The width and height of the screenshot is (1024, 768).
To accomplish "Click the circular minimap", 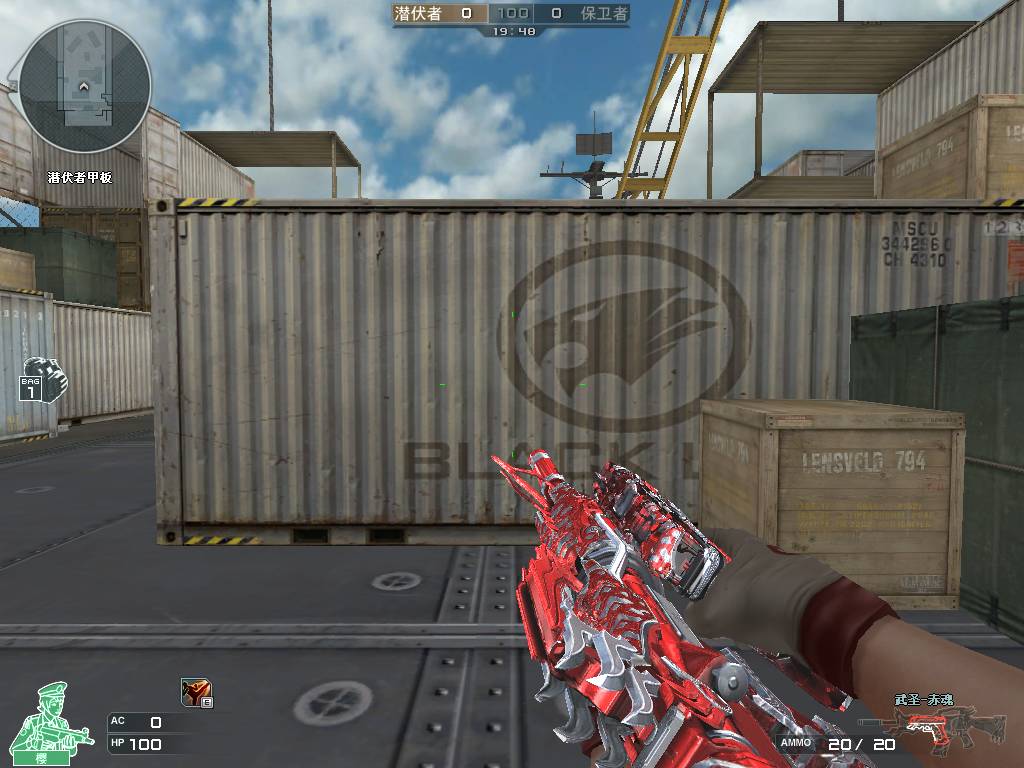I will [x=85, y=86].
